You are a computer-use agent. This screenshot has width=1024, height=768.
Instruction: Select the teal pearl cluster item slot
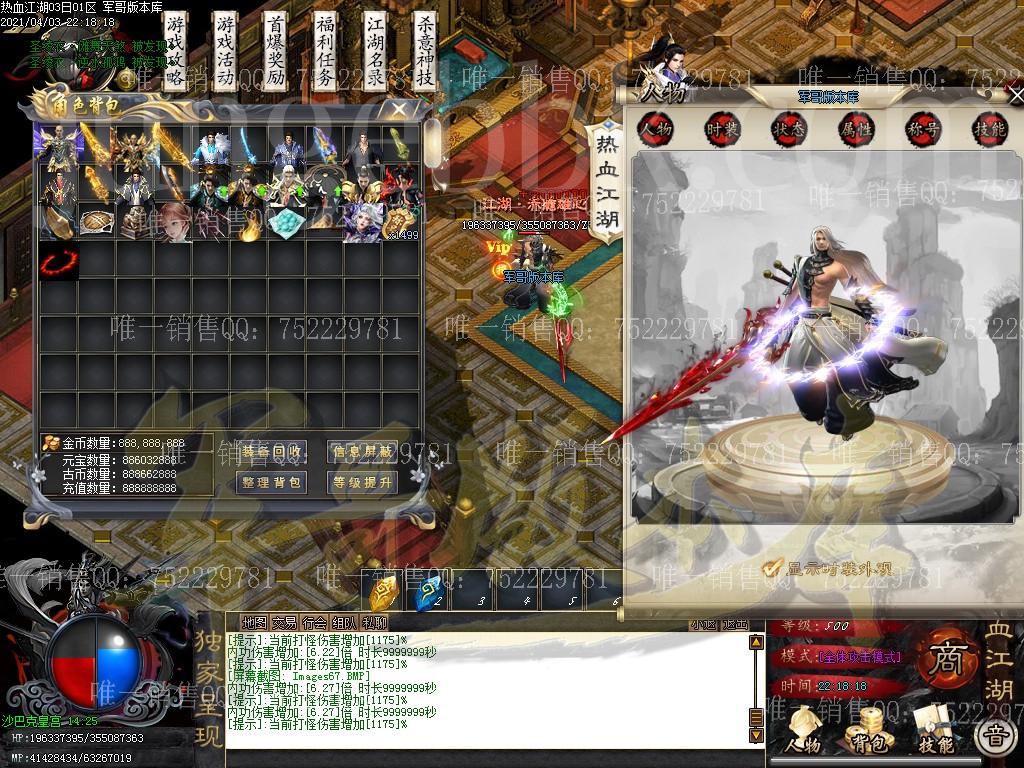pos(288,223)
